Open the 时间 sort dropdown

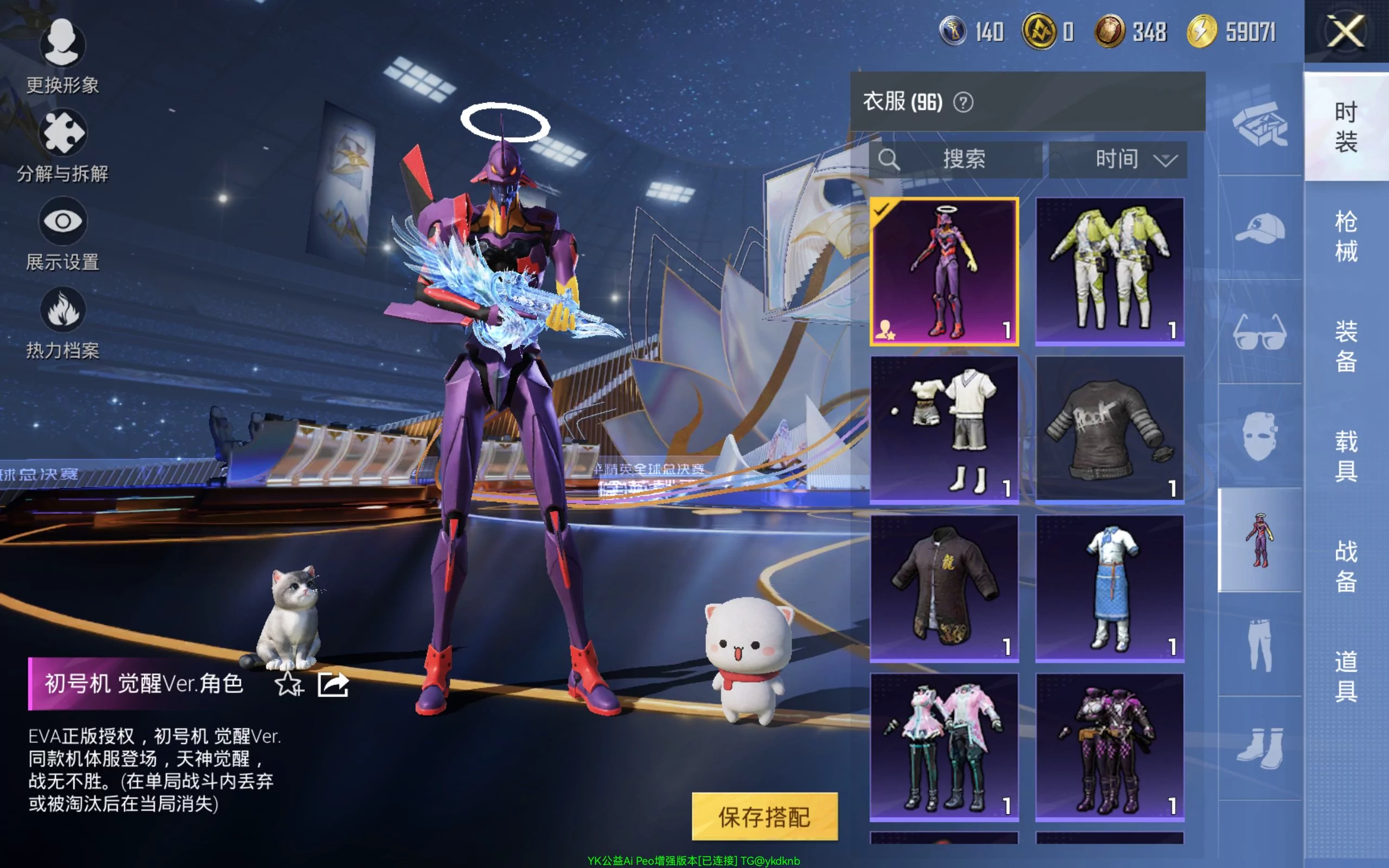point(1118,159)
